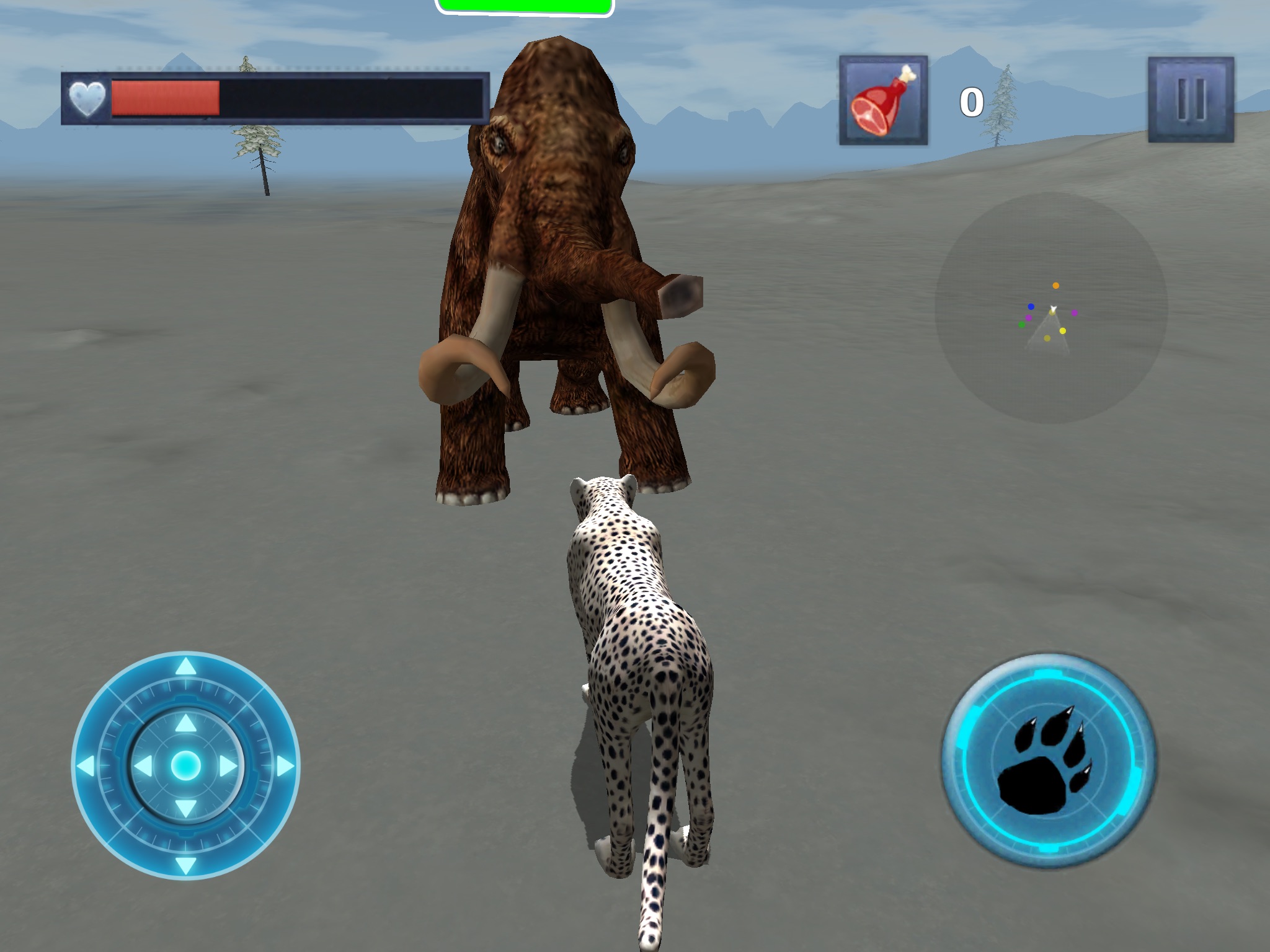The height and width of the screenshot is (952, 1270).
Task: Pause the game with the pause button
Action: click(1191, 100)
